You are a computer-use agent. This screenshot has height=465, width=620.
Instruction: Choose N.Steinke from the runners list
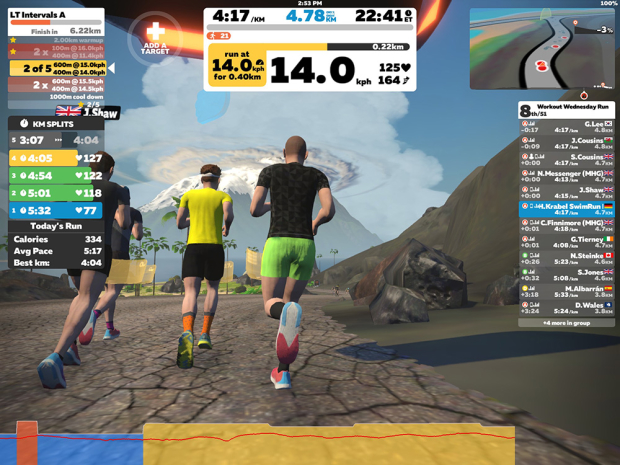tap(566, 258)
